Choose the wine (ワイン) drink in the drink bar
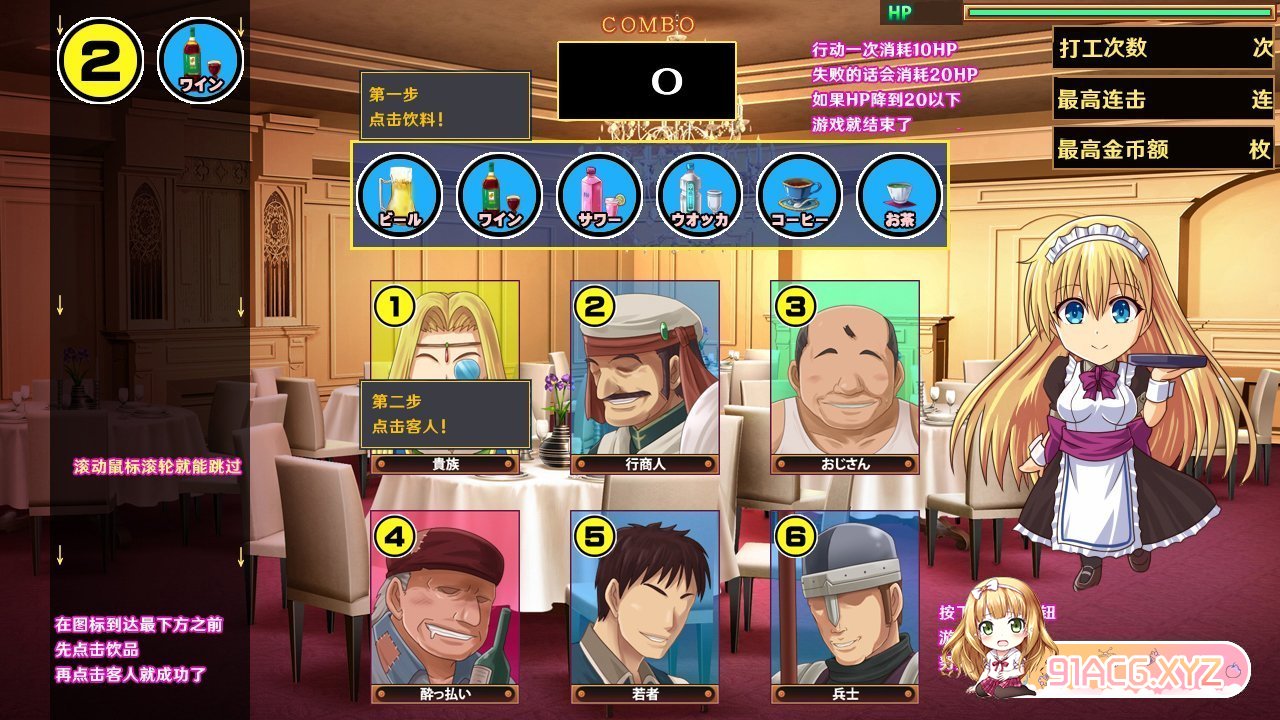This screenshot has width=1280, height=720. coord(500,195)
